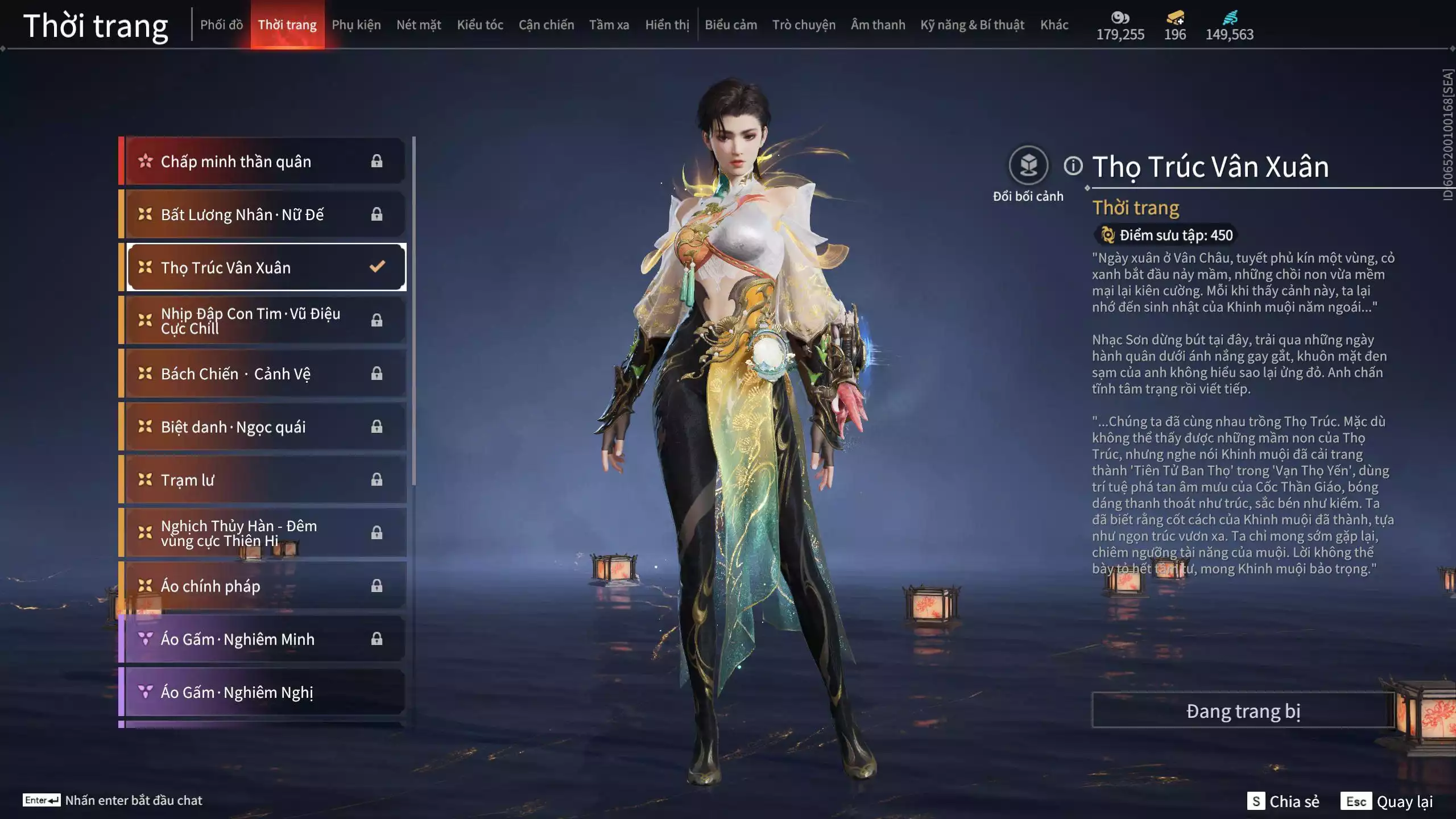Open the Cận chiến tab
The width and height of the screenshot is (1456, 819).
click(x=546, y=25)
